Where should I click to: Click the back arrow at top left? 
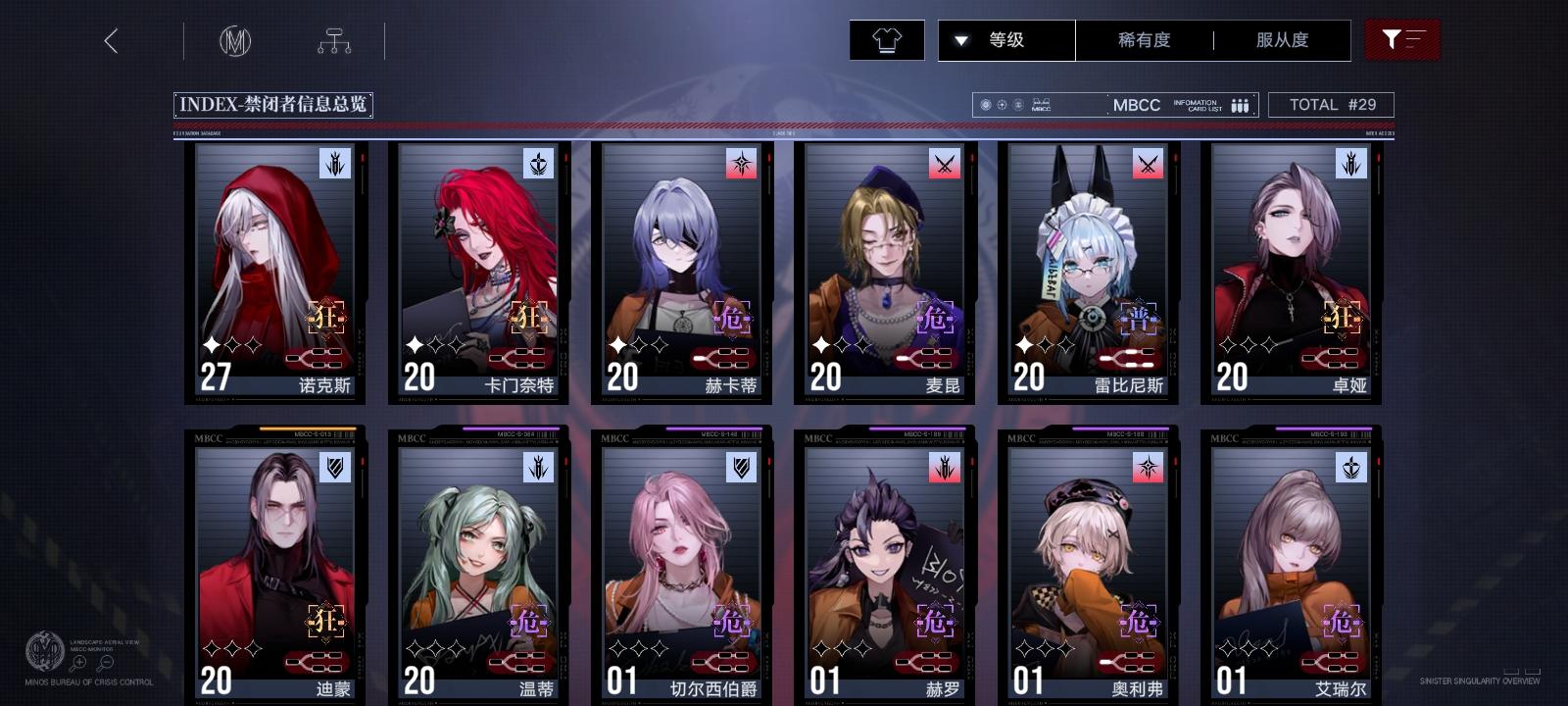[x=111, y=41]
